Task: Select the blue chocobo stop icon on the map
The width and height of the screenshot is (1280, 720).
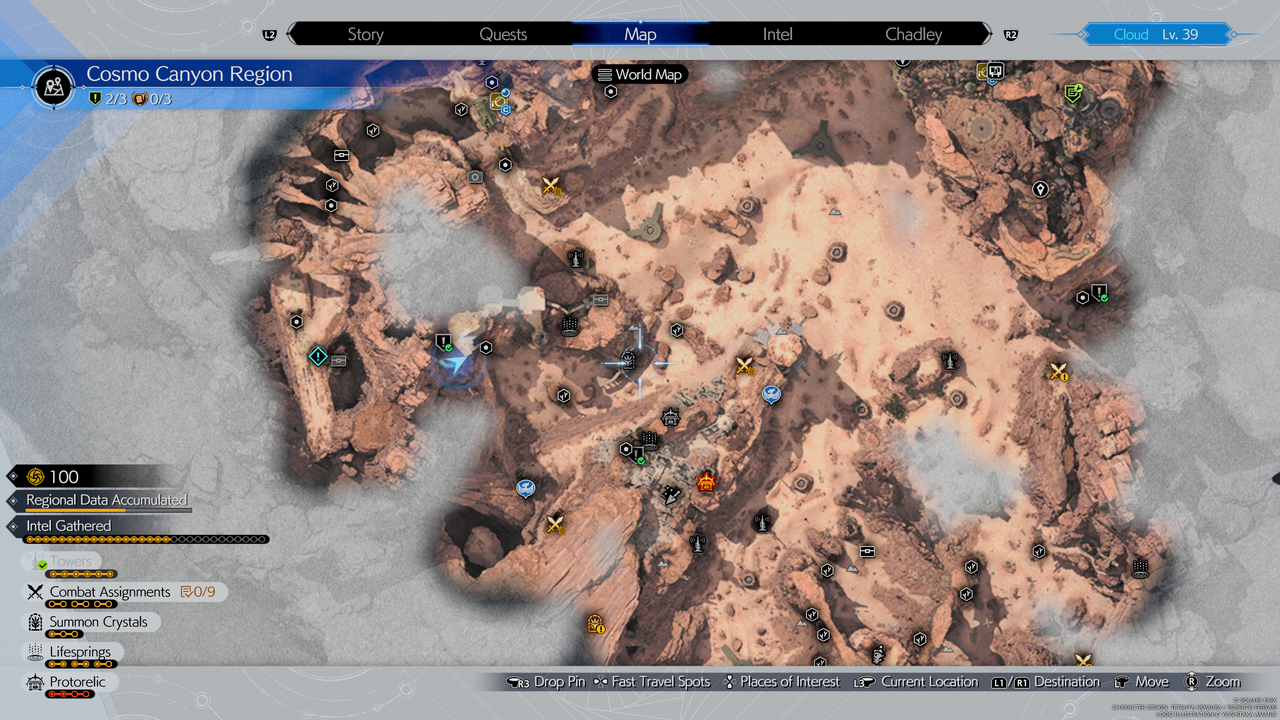Action: 770,395
